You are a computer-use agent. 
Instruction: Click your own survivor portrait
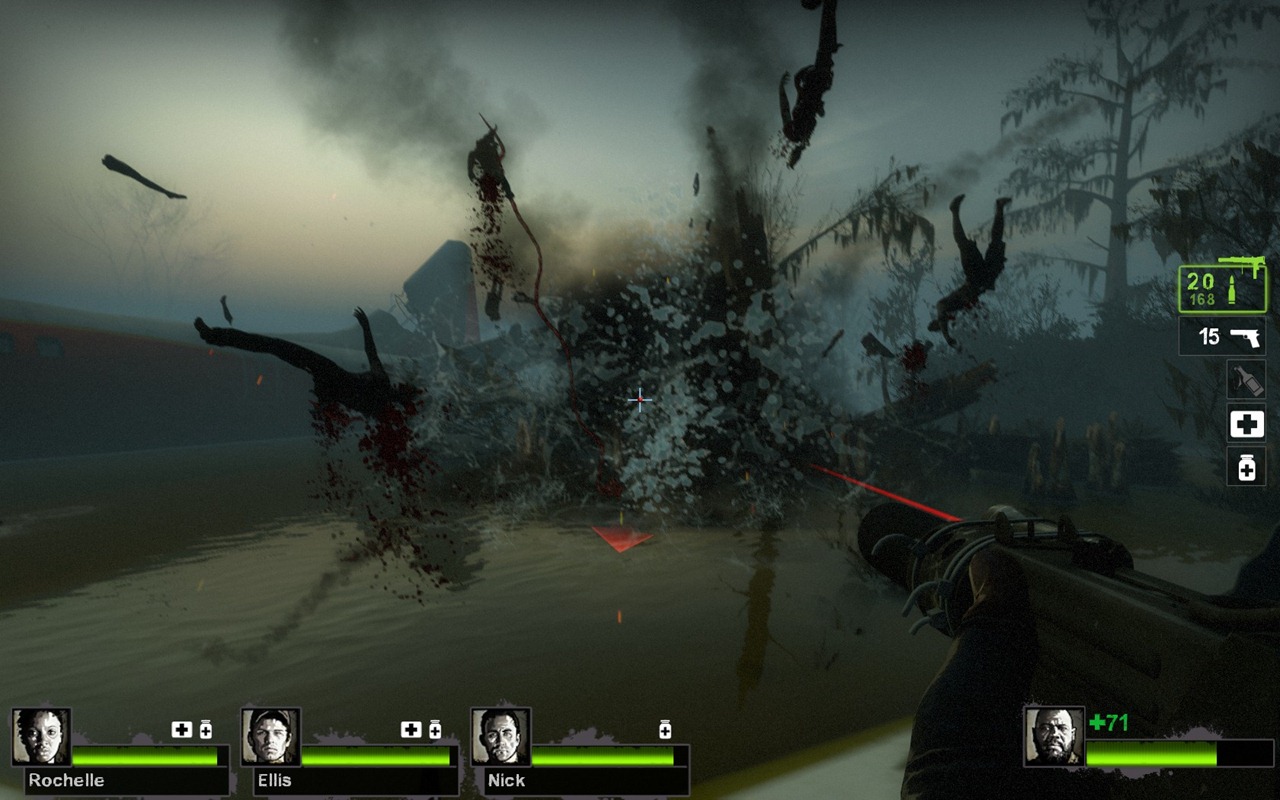click(x=1054, y=736)
